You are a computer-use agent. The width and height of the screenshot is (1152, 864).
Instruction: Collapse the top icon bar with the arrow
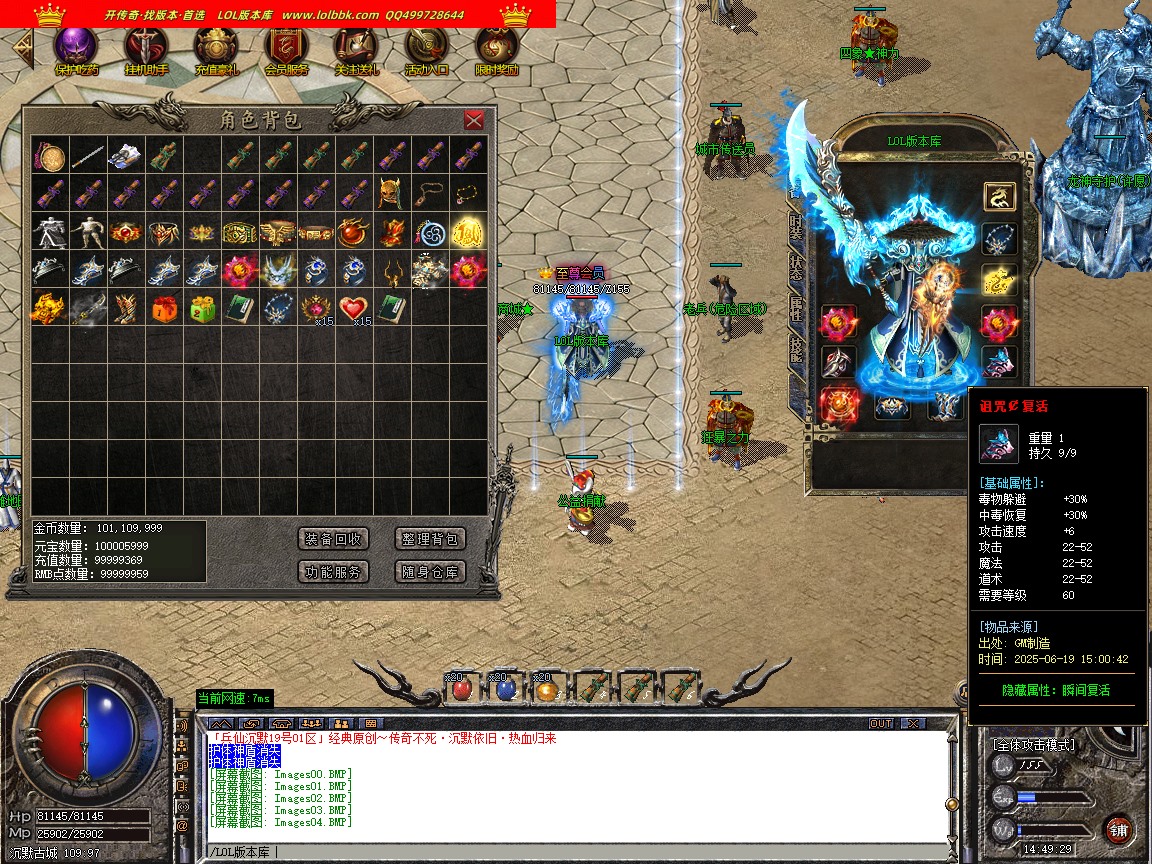[x=21, y=48]
